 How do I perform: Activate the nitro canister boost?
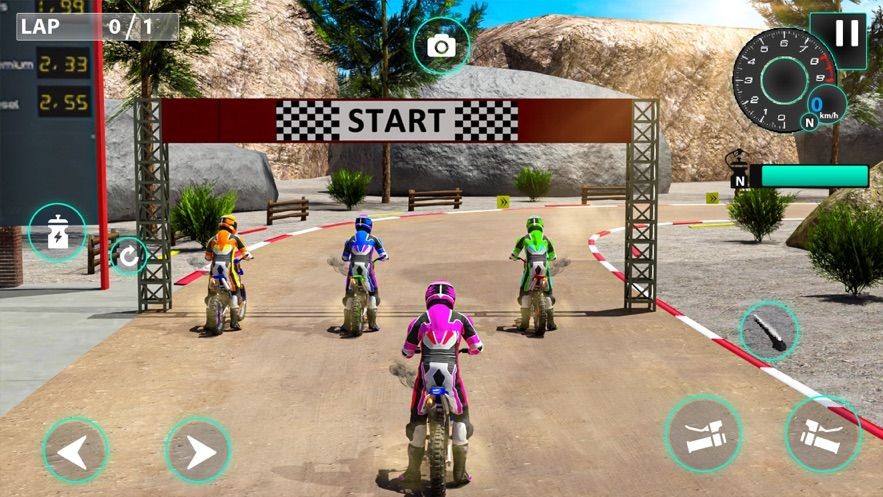click(x=57, y=232)
